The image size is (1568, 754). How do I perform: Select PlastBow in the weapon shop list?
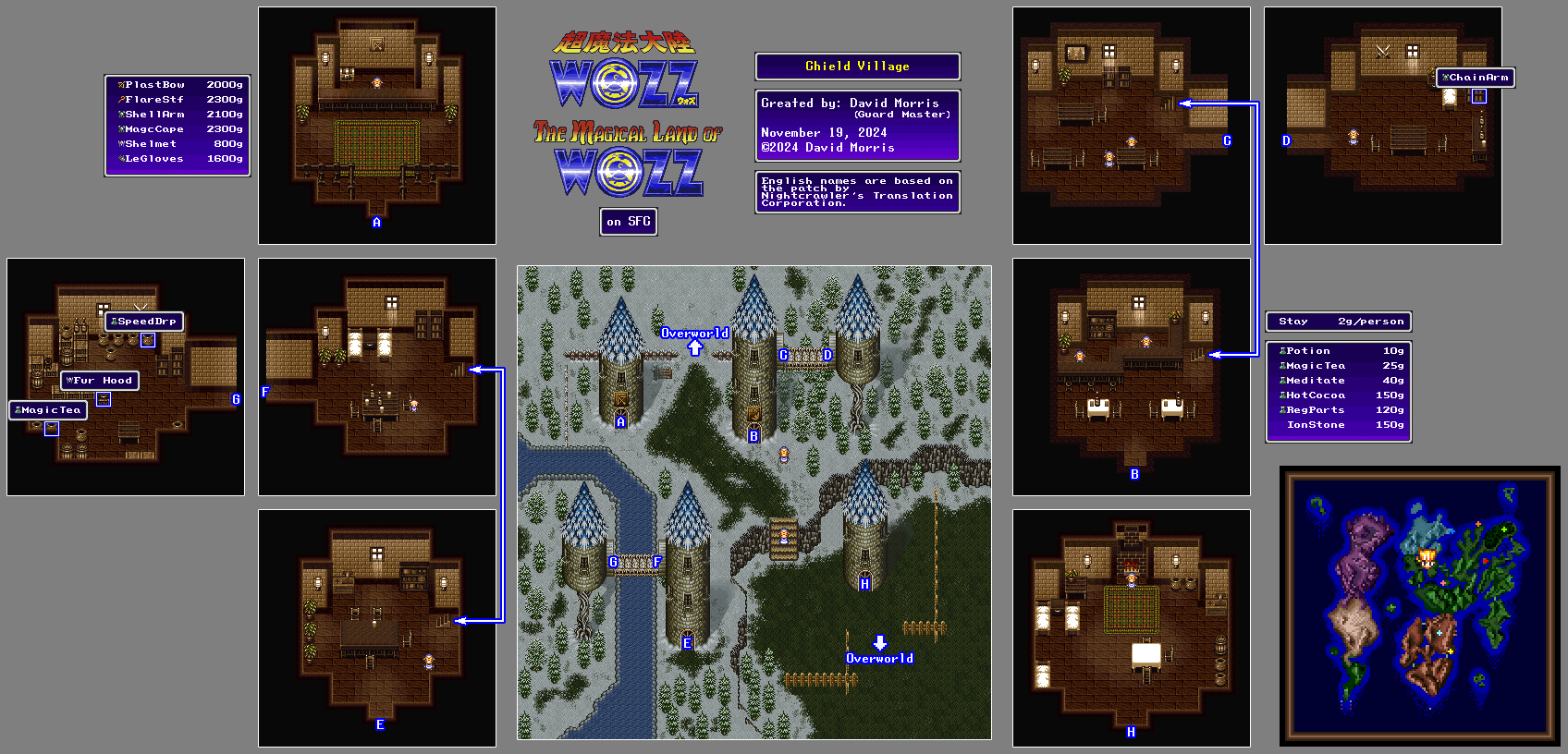click(x=178, y=85)
